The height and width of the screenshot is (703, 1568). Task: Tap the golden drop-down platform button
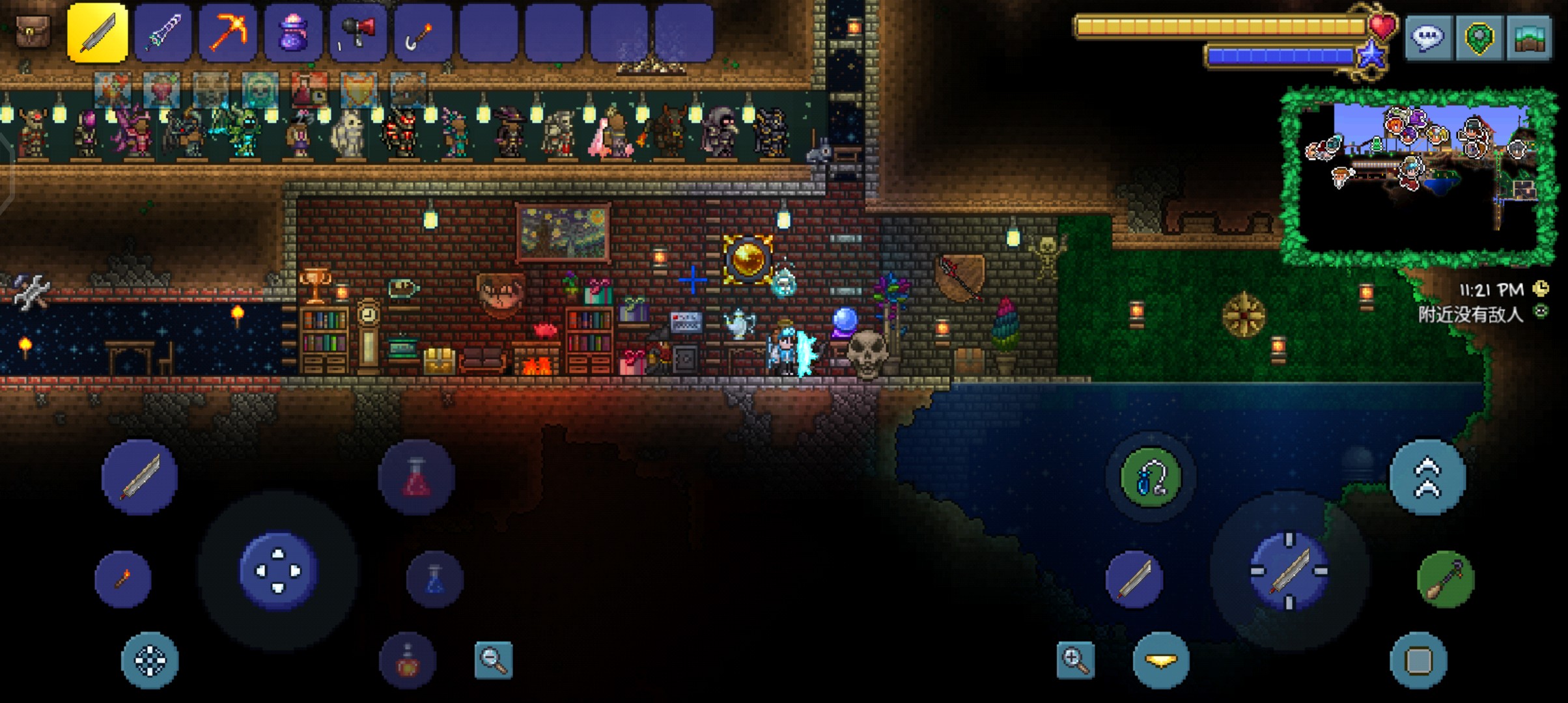tap(1161, 660)
